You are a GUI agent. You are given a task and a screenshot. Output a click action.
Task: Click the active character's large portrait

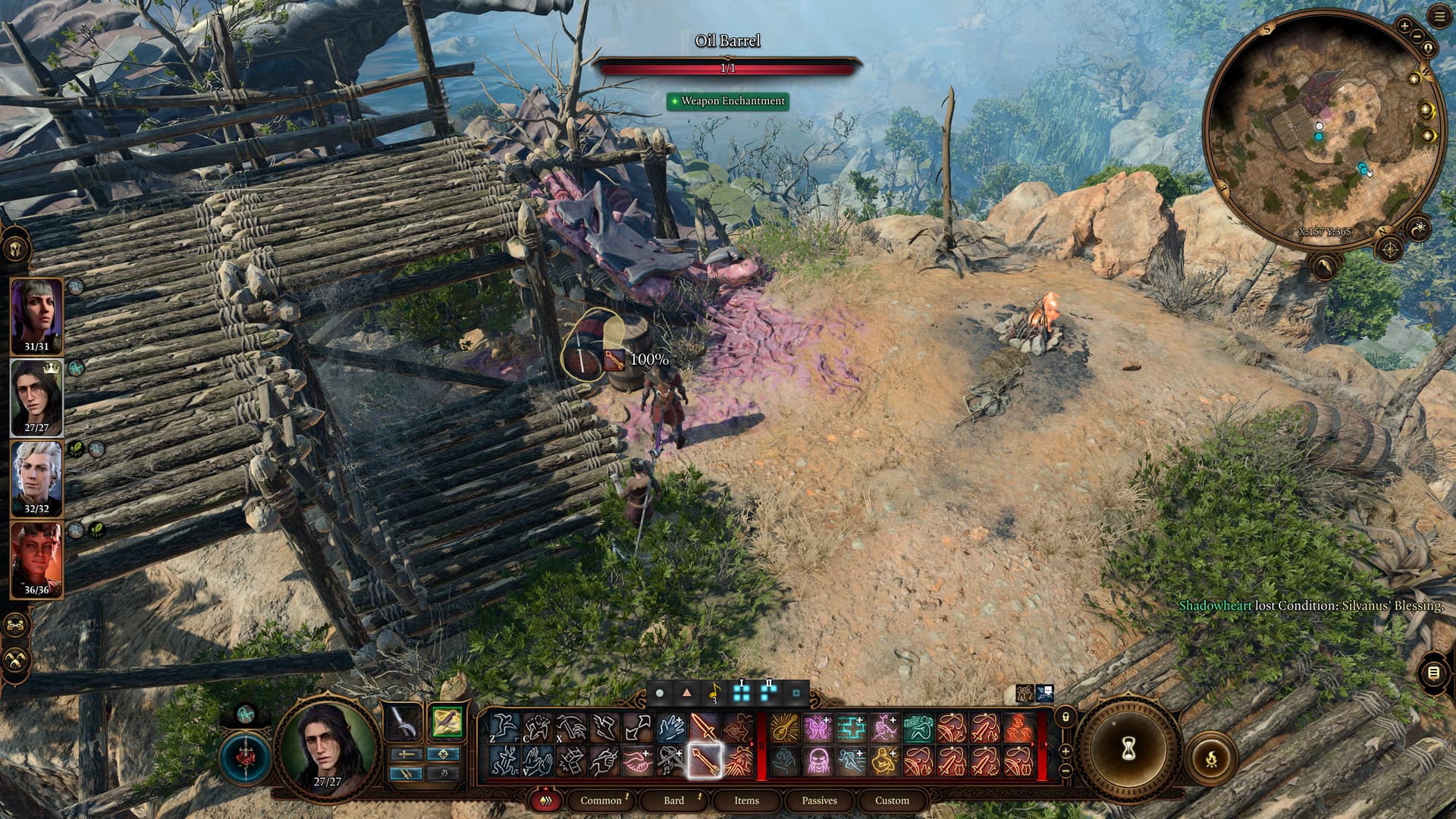coord(328,745)
